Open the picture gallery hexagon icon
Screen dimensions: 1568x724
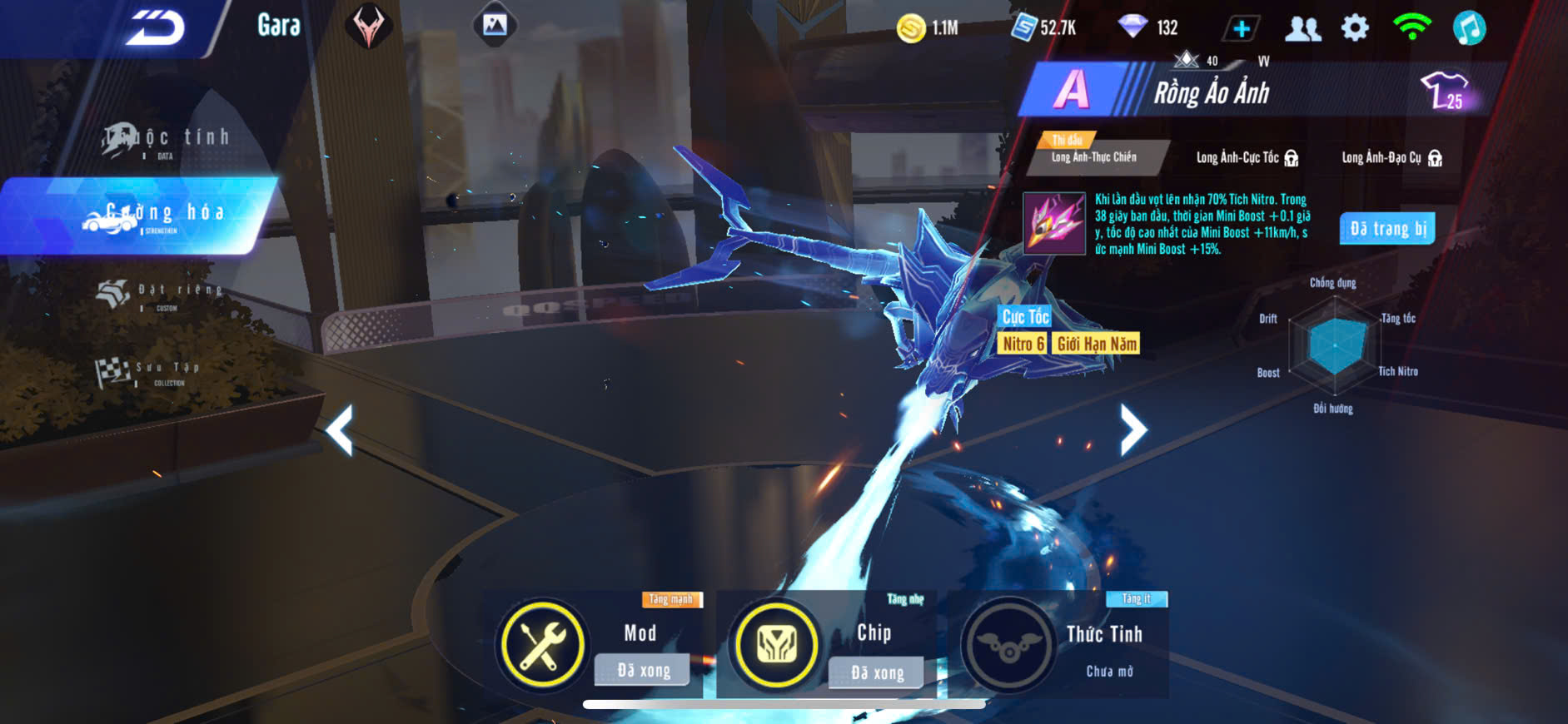click(x=495, y=26)
